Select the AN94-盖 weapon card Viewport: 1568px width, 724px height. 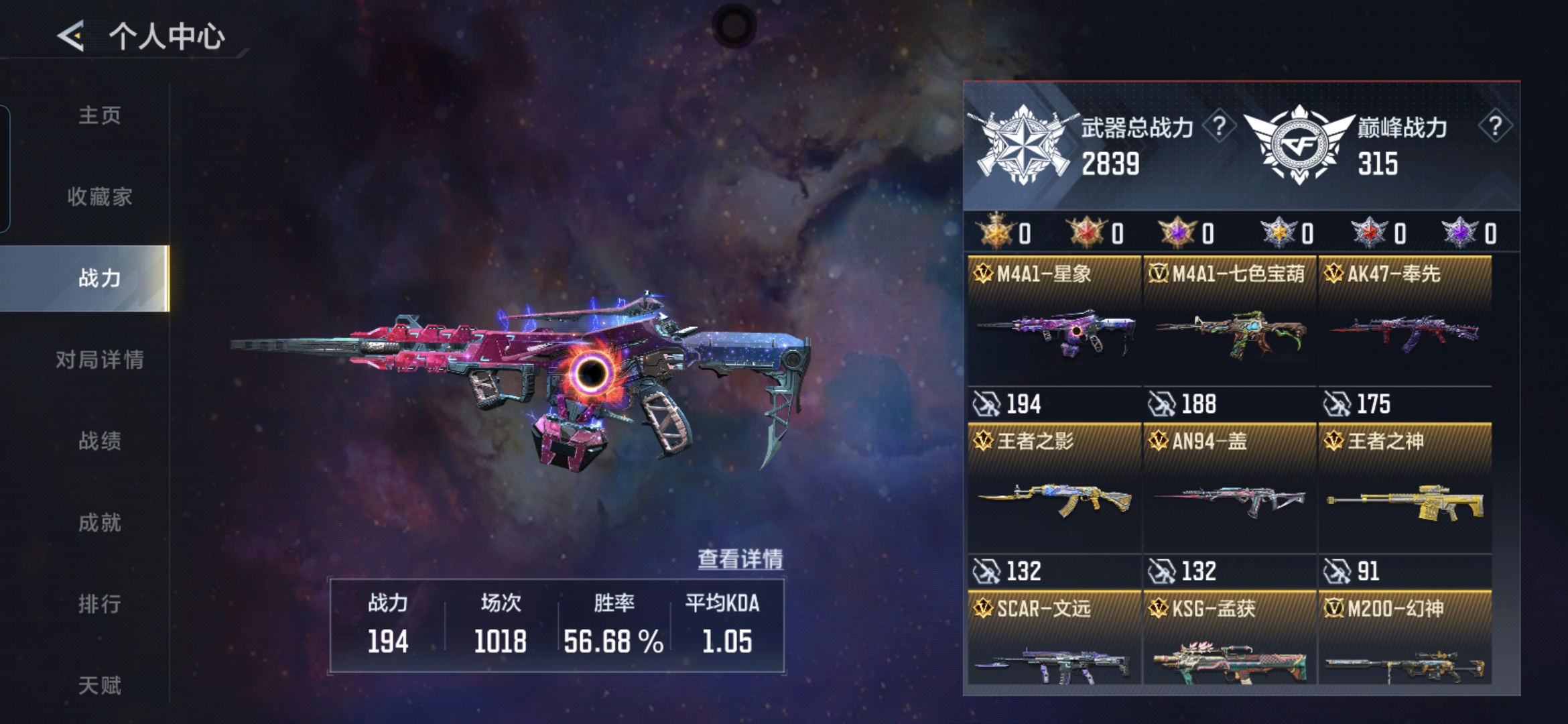1230,496
